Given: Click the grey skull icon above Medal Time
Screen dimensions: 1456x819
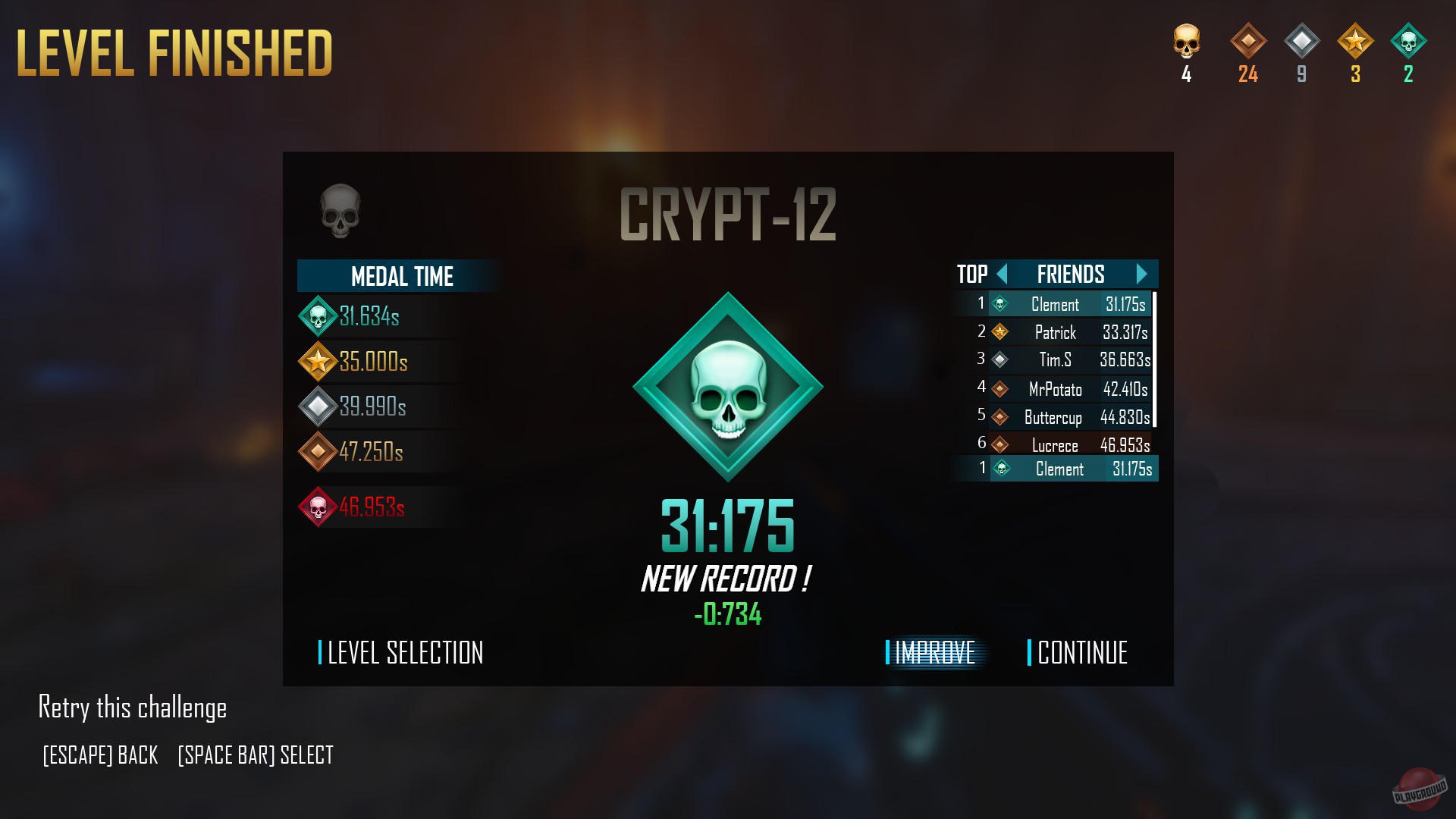Looking at the screenshot, I should tap(338, 212).
